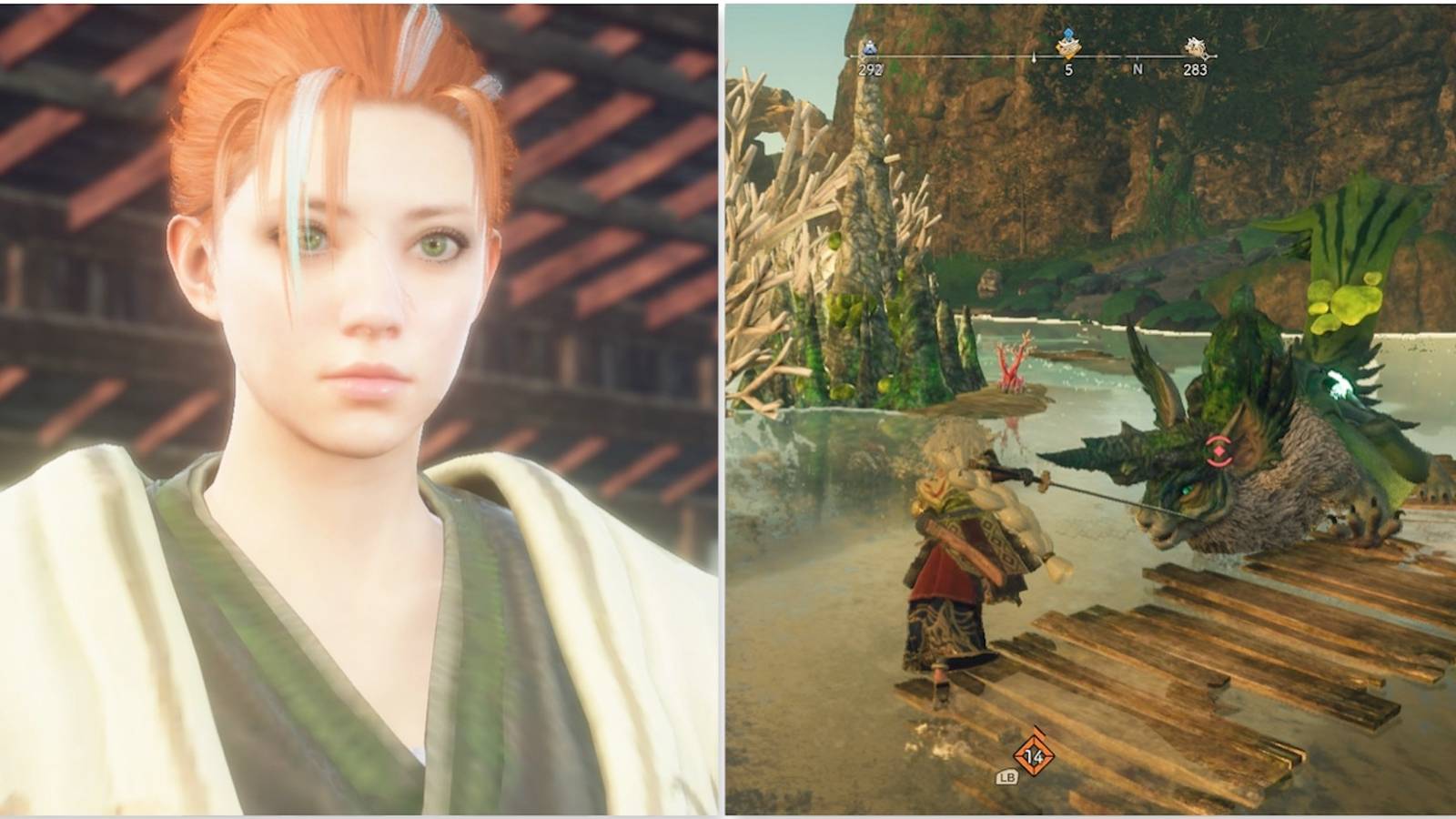Switch to the gameplay view on the right
Viewport: 1456px width, 819px height.
1092,409
